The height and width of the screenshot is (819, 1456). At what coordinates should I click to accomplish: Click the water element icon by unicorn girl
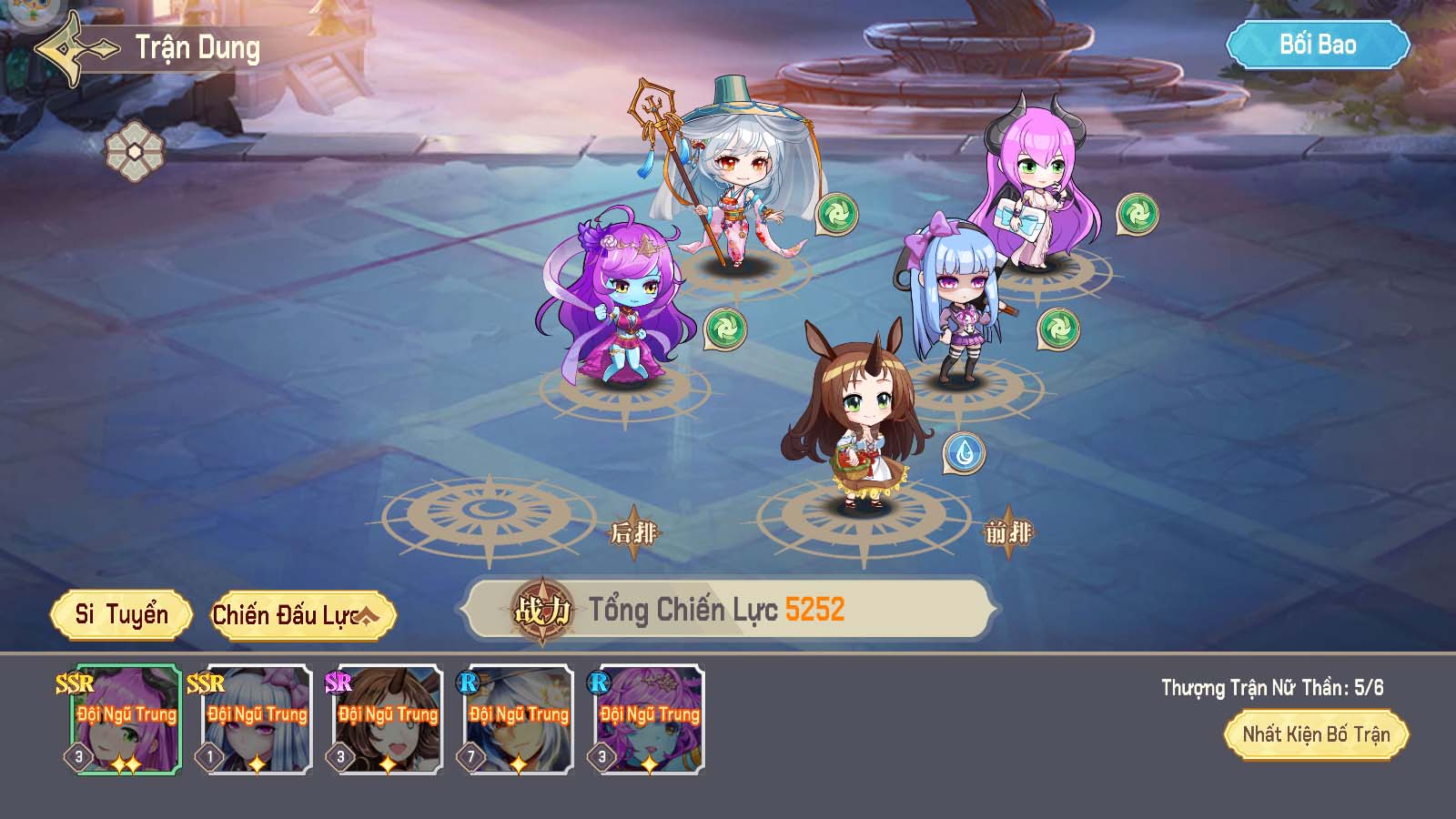tap(965, 452)
